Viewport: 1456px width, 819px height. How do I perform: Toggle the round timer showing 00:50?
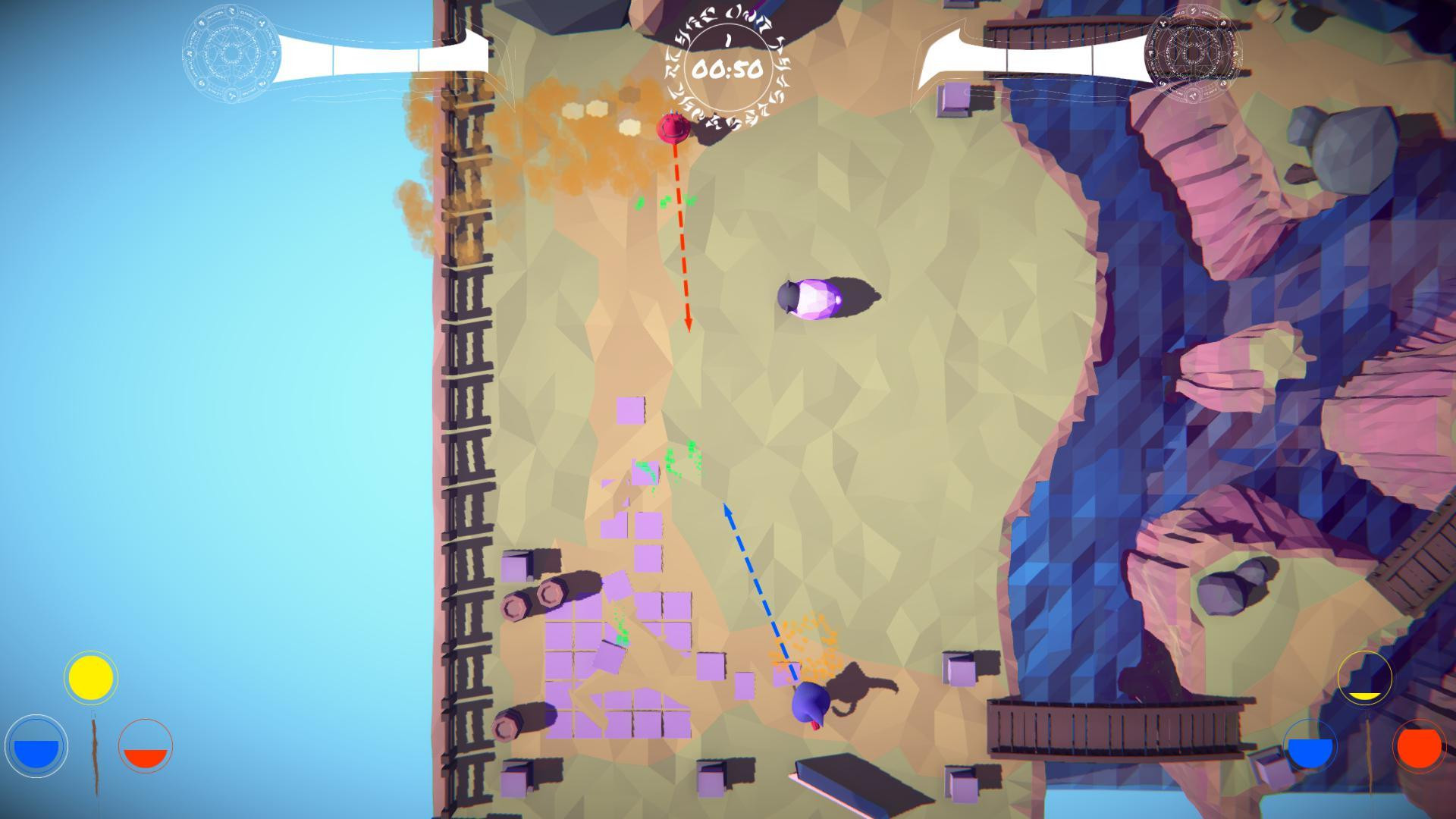[729, 70]
